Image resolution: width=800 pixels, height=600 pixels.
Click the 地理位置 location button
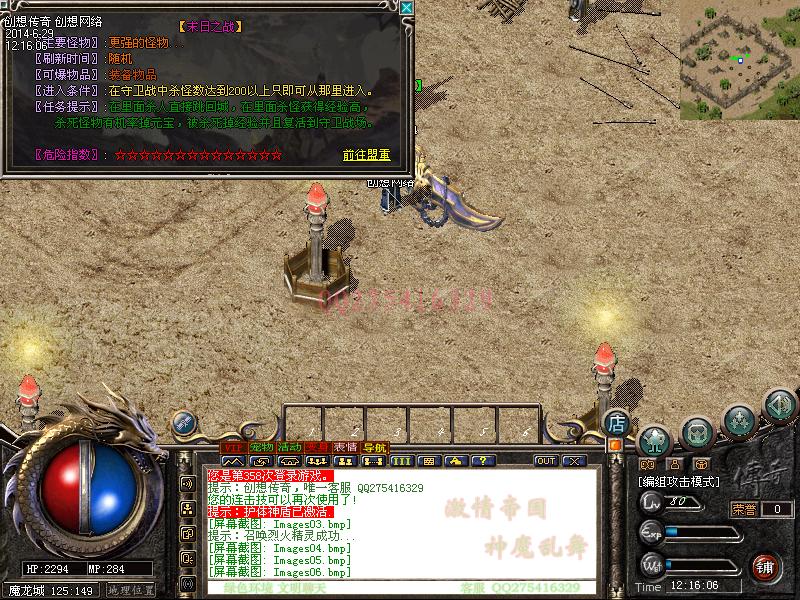point(131,590)
